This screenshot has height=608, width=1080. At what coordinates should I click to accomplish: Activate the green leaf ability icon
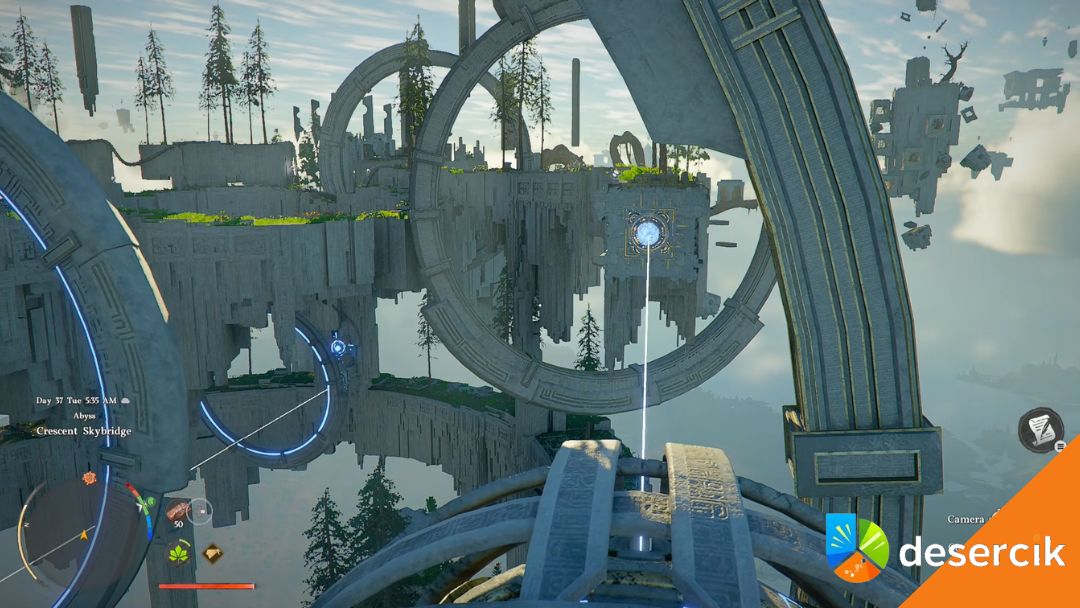181,553
